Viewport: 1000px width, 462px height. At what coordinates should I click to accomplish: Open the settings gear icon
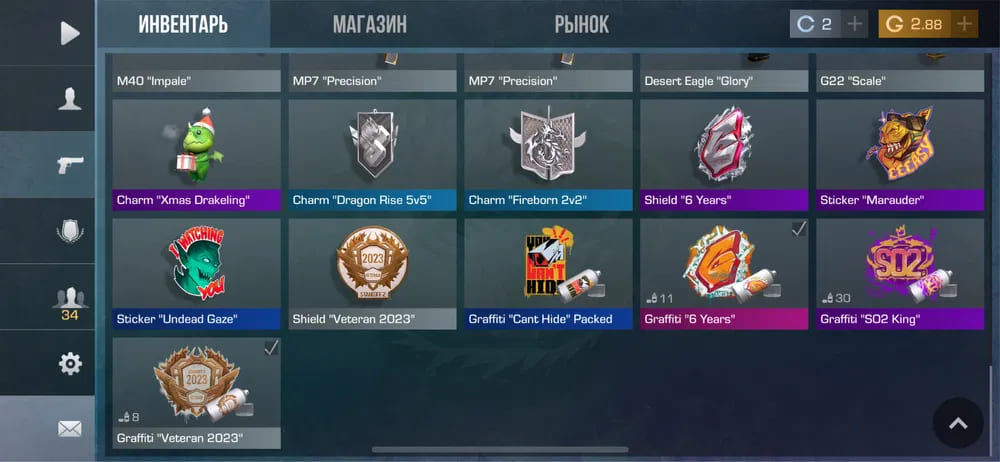tap(69, 363)
